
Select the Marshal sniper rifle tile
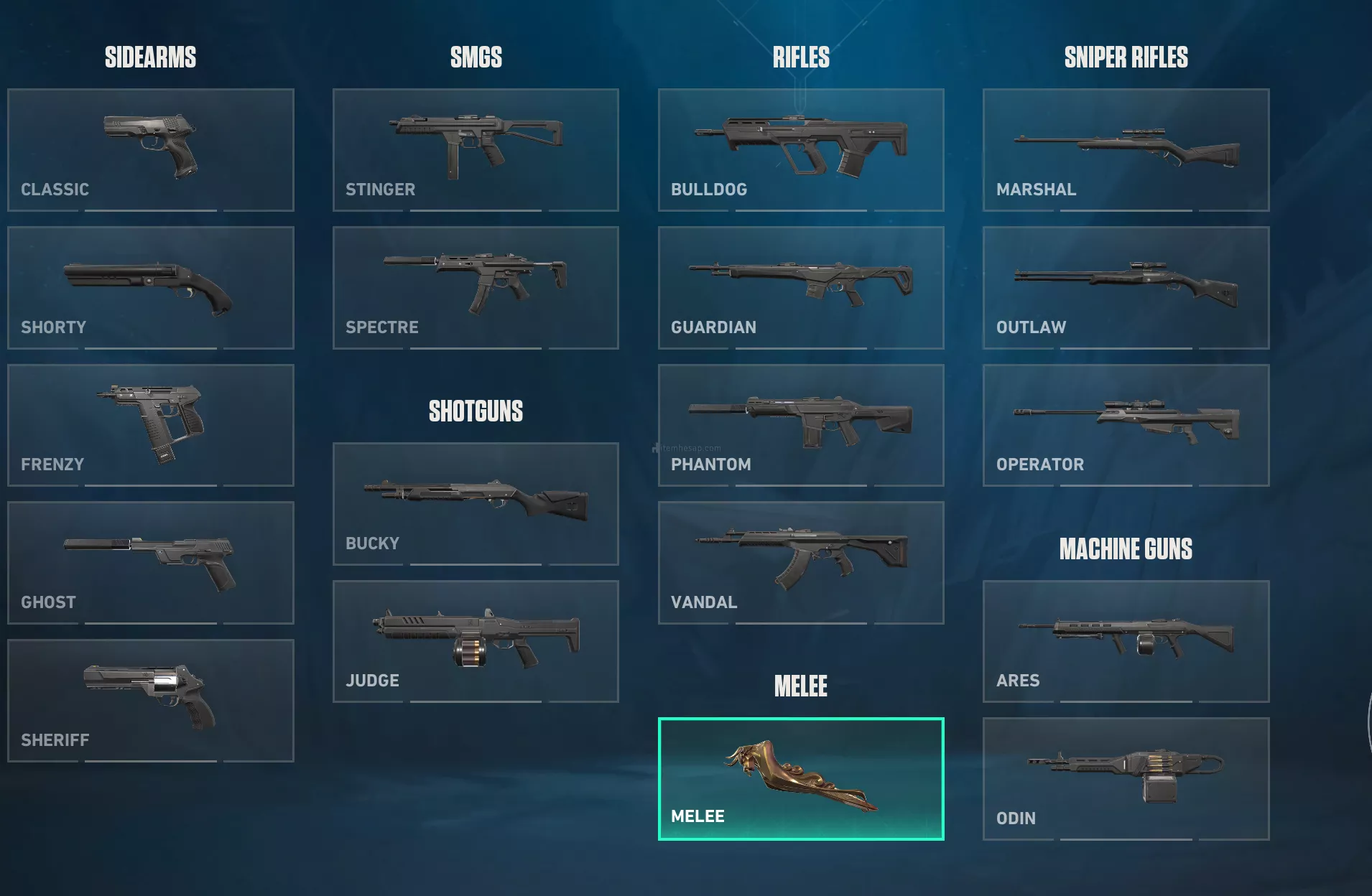[1126, 150]
